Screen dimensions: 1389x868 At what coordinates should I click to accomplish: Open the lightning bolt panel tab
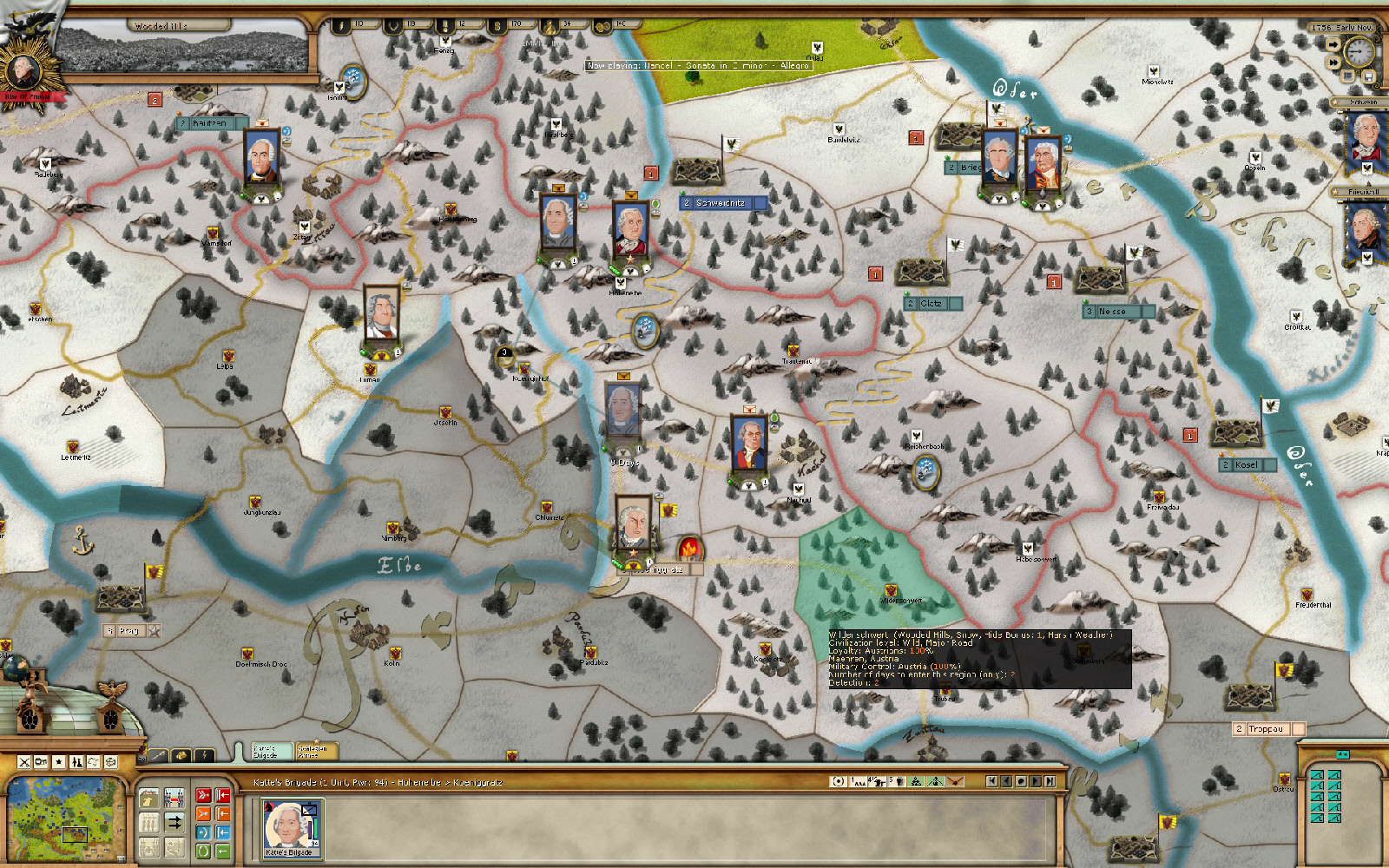pyautogui.click(x=204, y=755)
